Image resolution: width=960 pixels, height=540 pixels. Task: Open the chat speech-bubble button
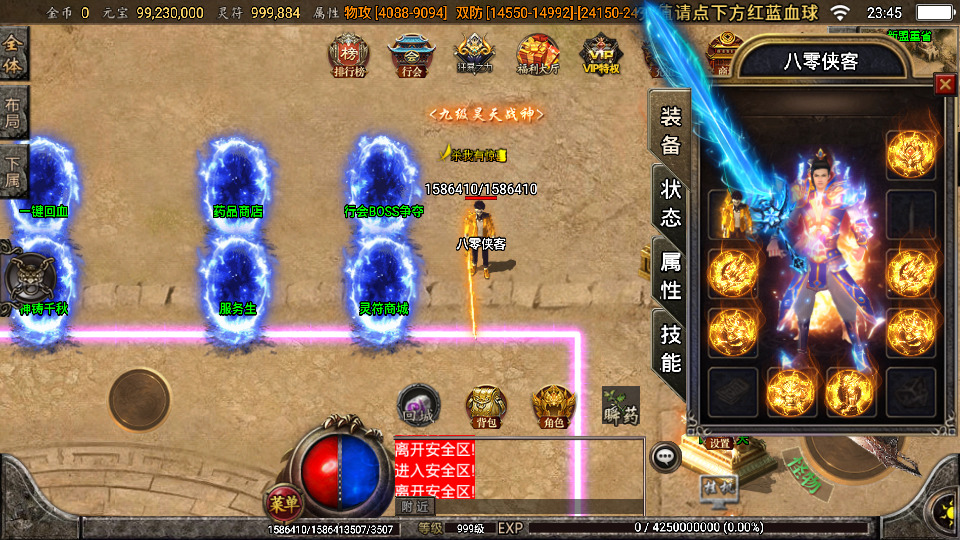tap(666, 457)
